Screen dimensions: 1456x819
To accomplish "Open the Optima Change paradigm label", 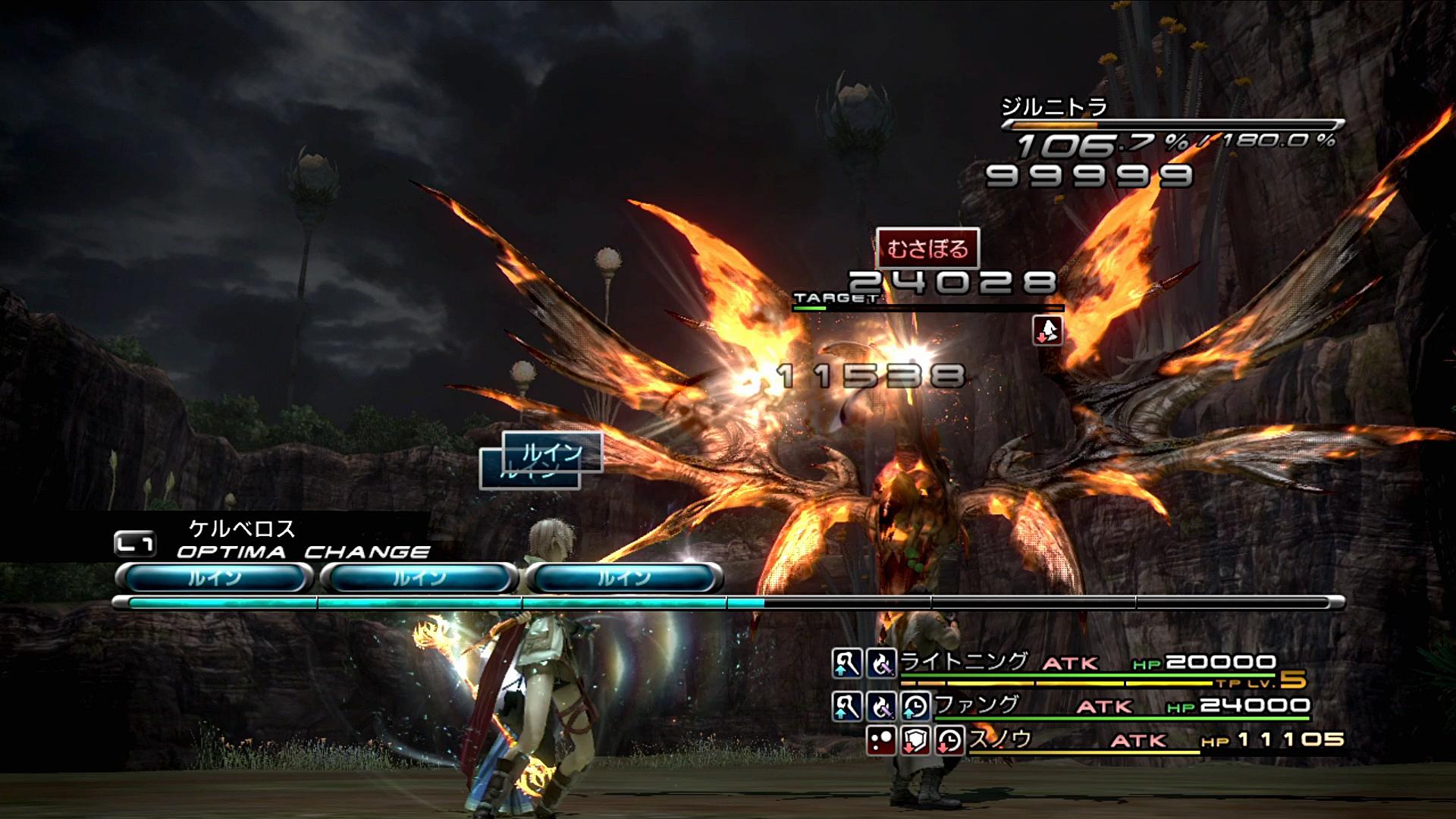I will (302, 551).
